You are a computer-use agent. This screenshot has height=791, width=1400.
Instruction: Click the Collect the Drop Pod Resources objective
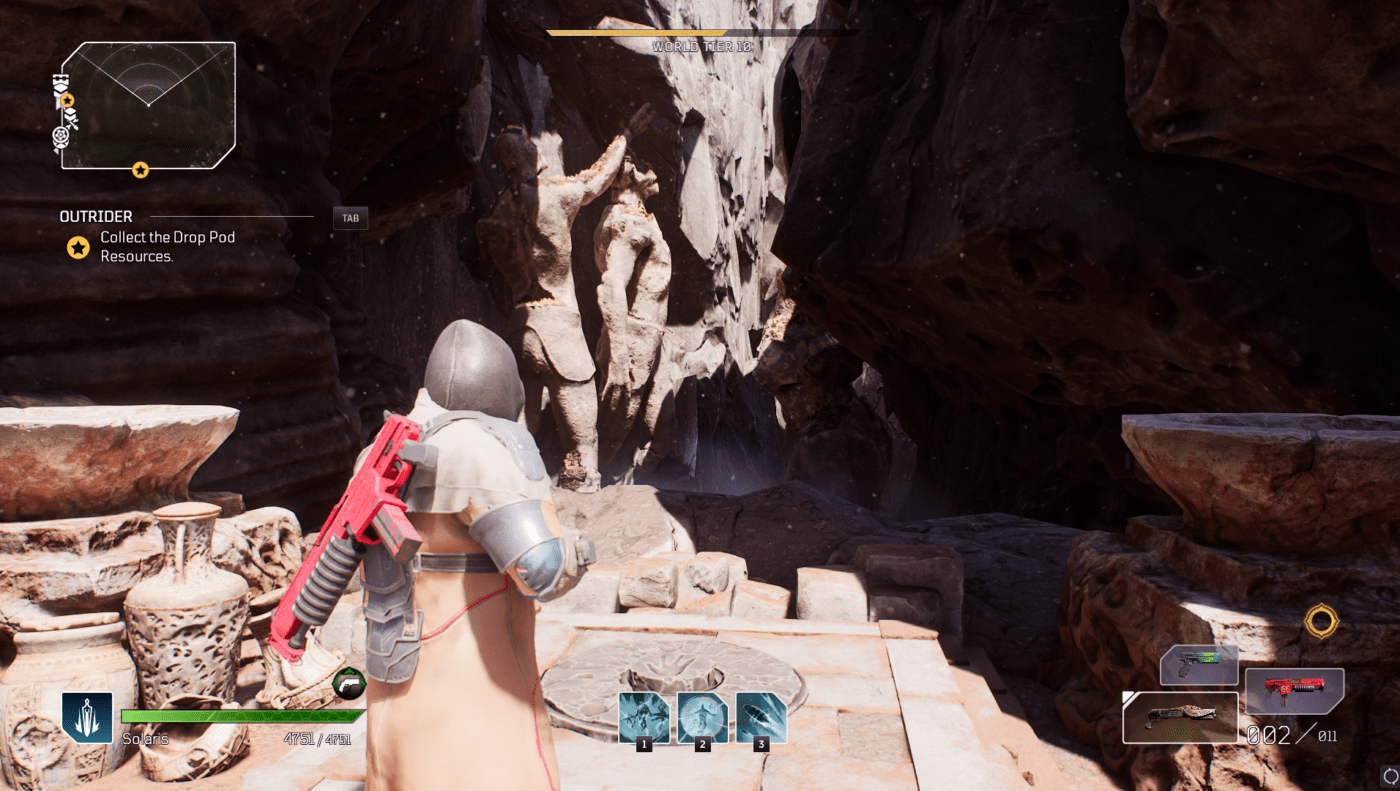(x=166, y=247)
